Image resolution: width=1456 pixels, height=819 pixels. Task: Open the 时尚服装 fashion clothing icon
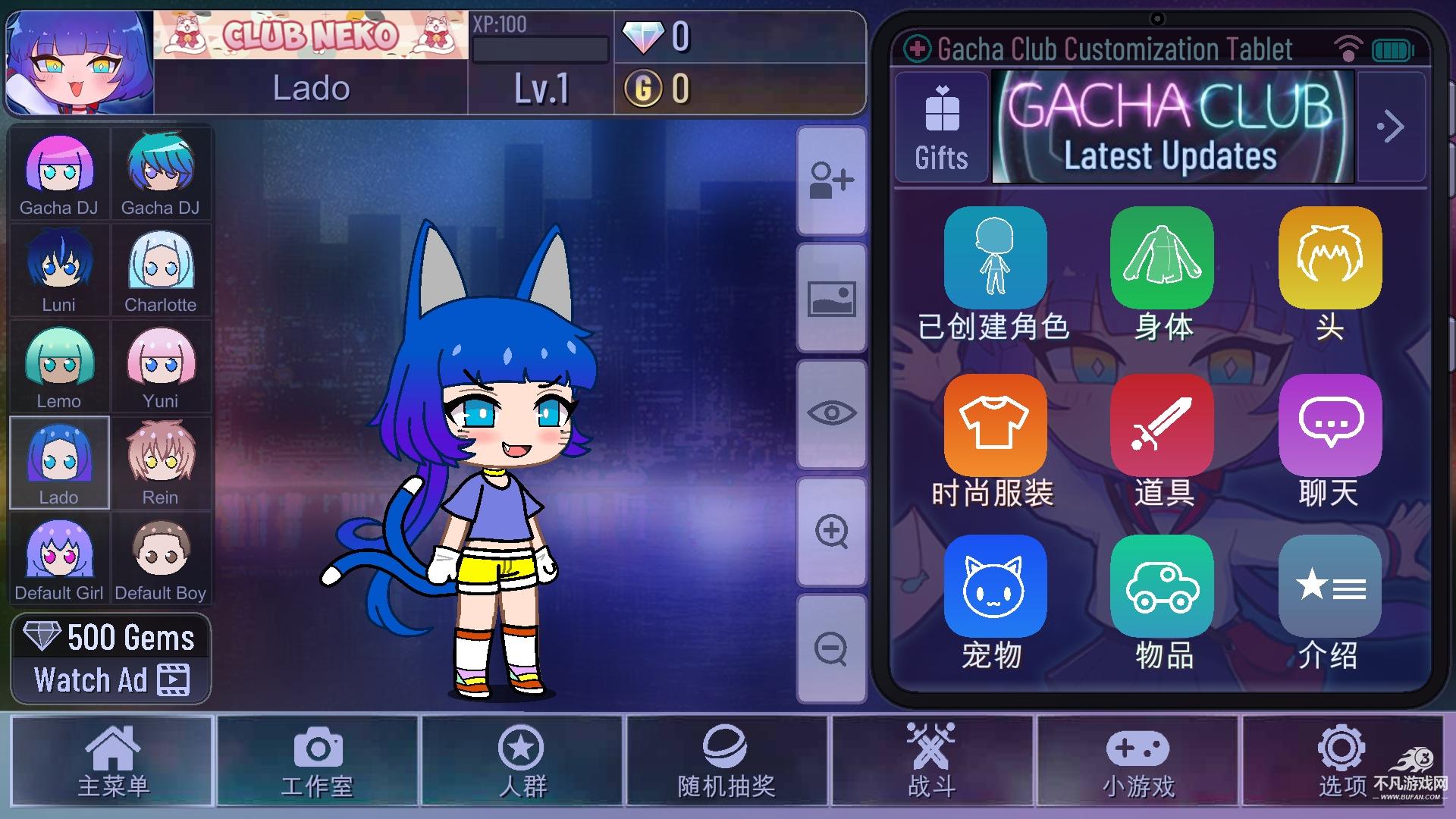click(x=995, y=425)
